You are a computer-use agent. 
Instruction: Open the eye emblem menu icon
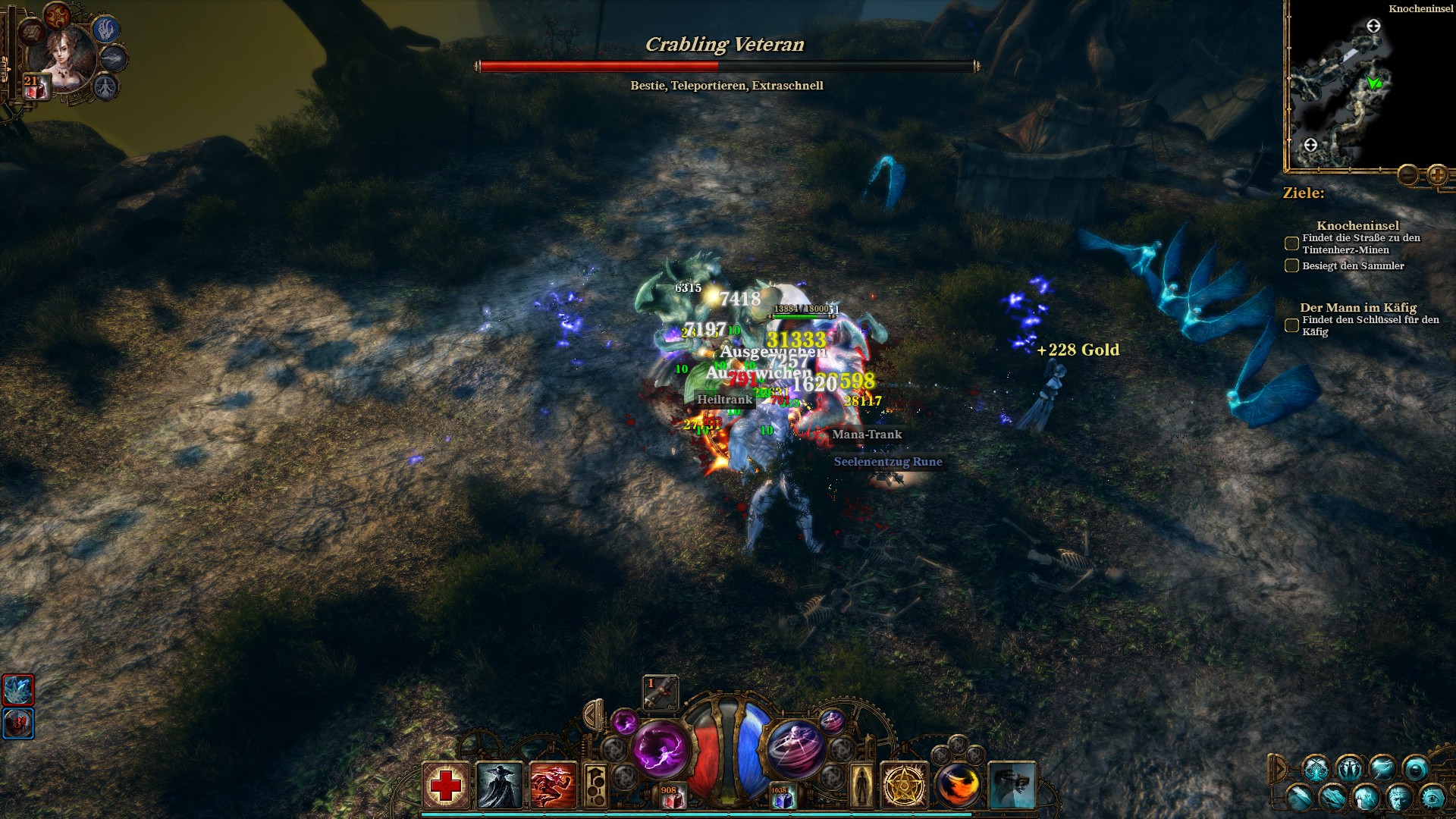(x=1432, y=797)
